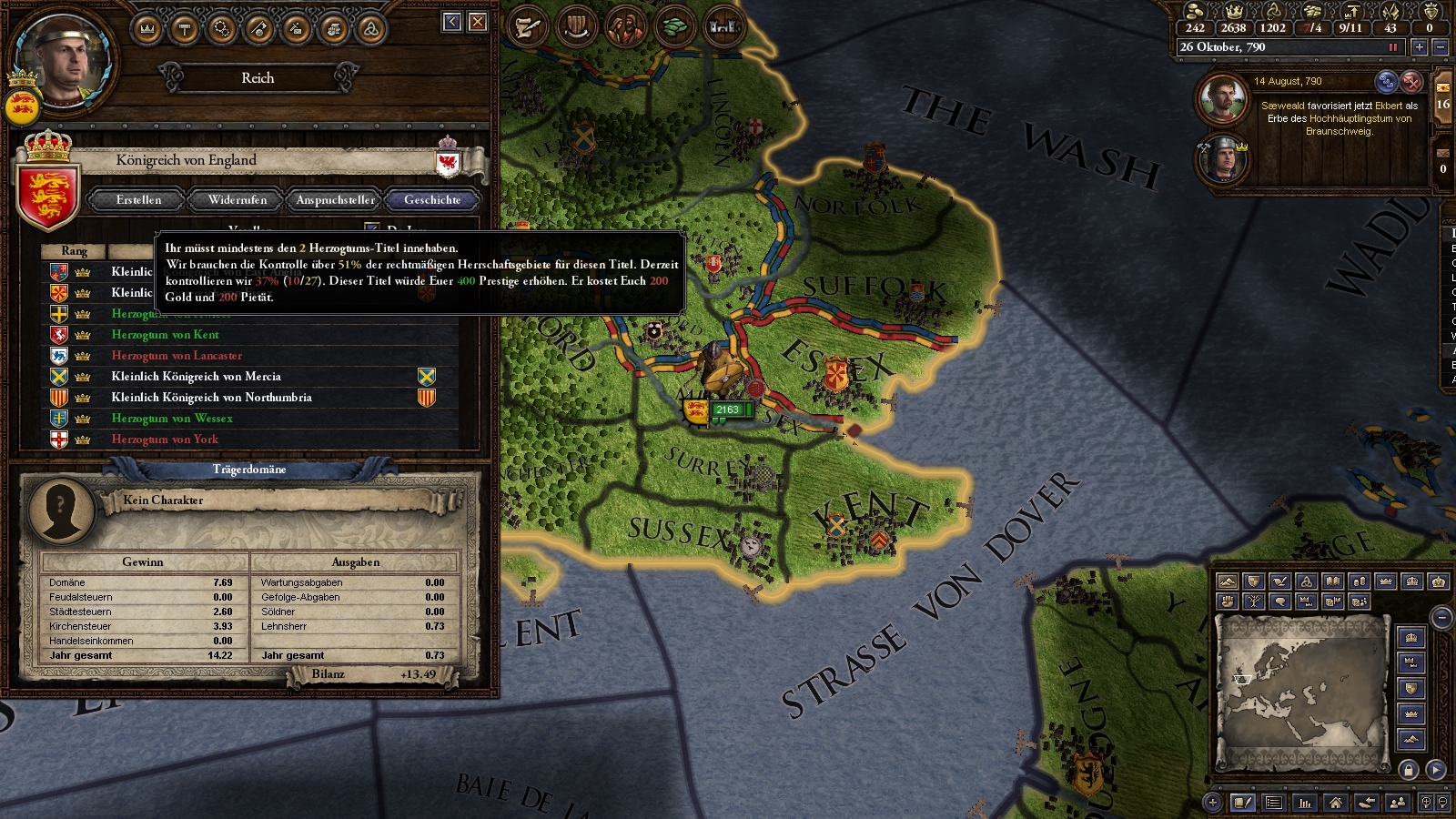Select the Herzogtum von Wessex row
The height and width of the screenshot is (819, 1456).
click(x=172, y=419)
